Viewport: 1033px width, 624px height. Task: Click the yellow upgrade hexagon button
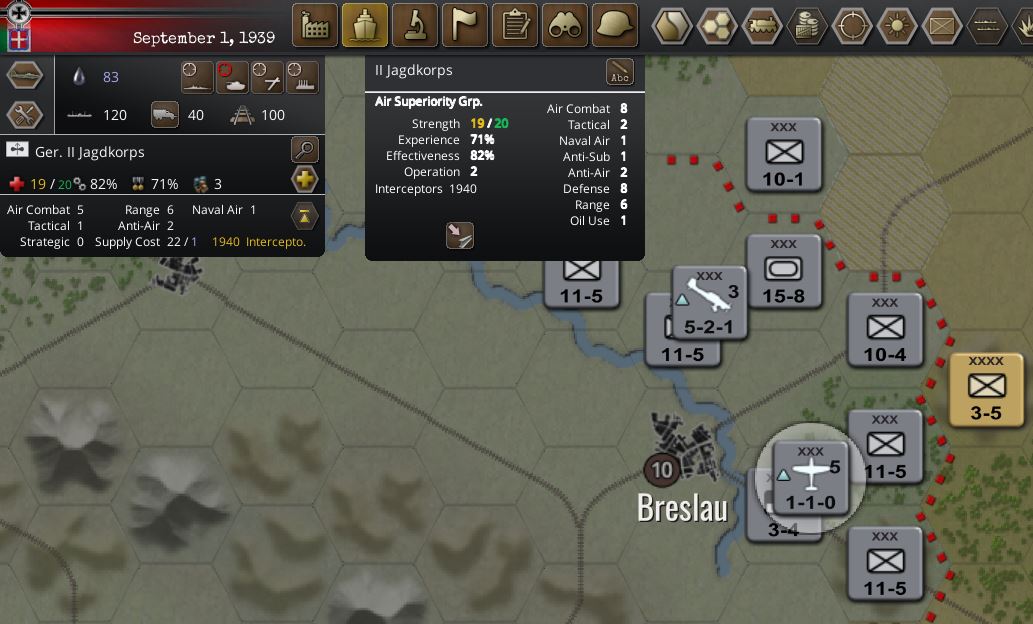click(x=304, y=214)
